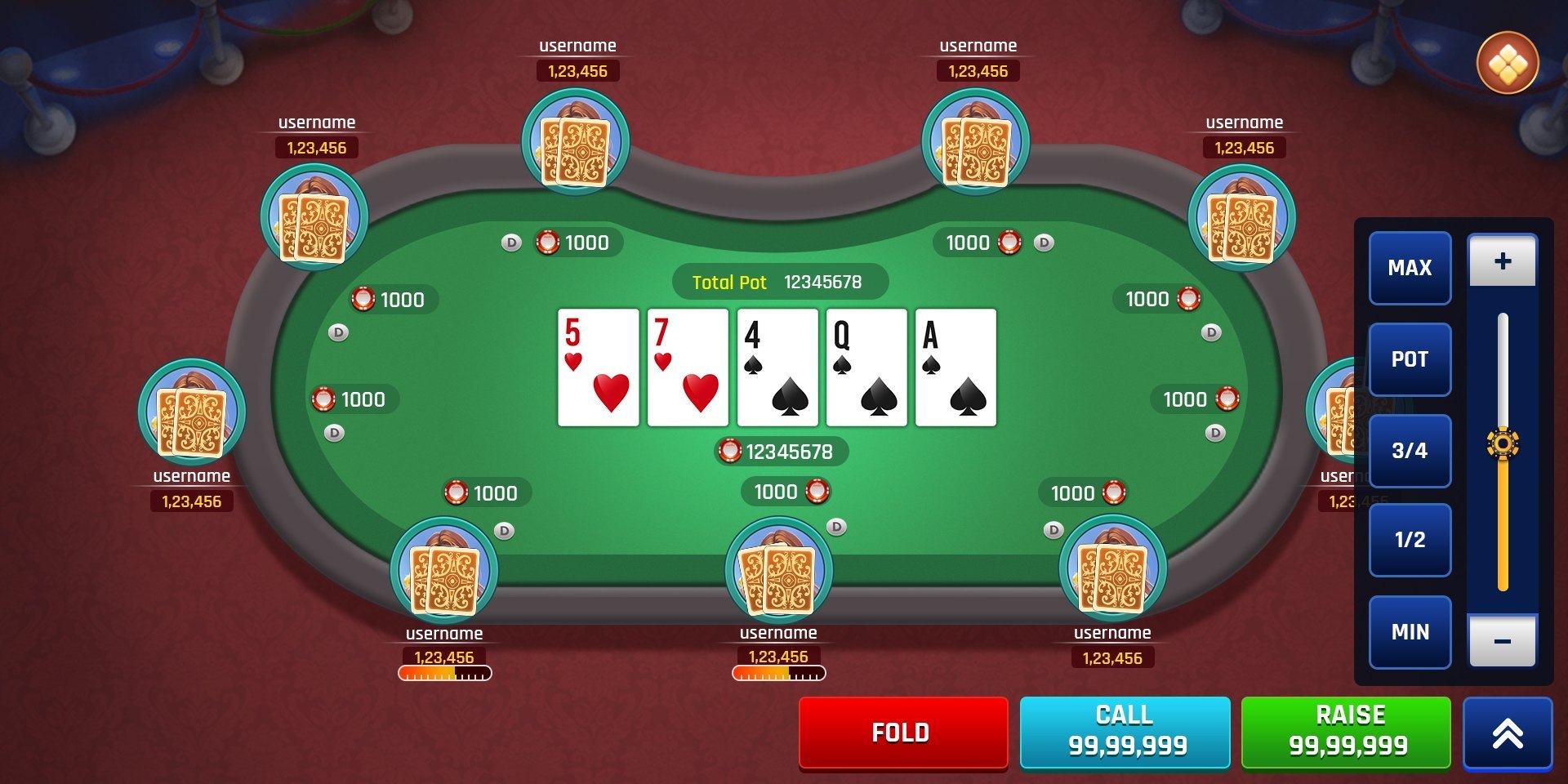This screenshot has height=784, width=1568.
Task: Click the top-center player's face-down cards
Action: tap(576, 151)
